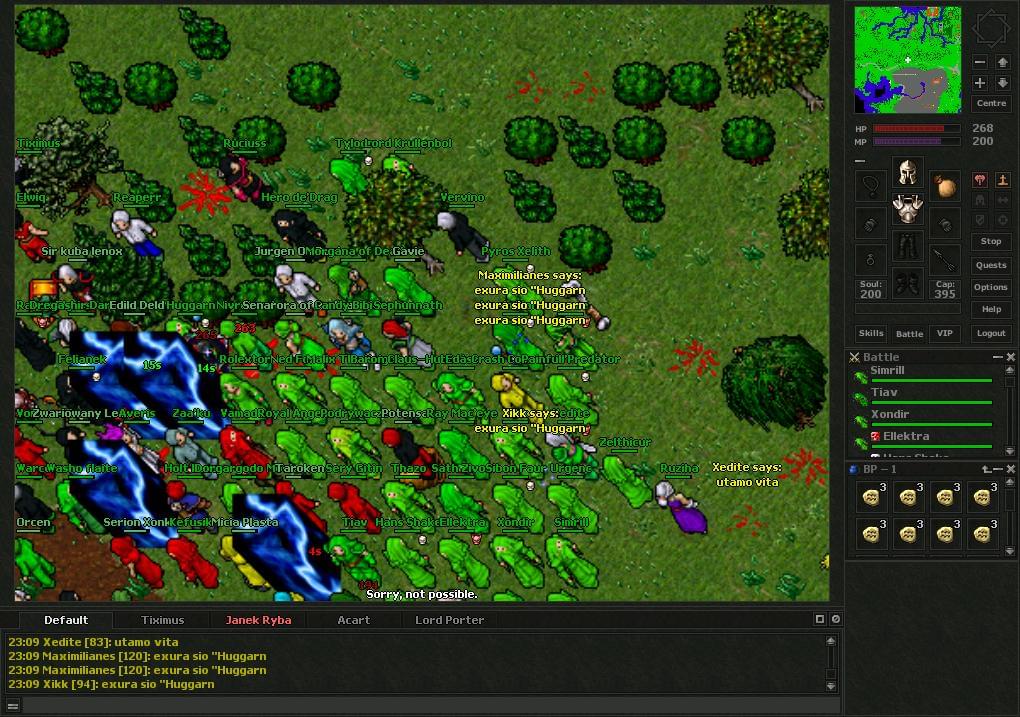Screen dimensions: 1020x717
Task: Click the Centre button under the minimap
Action: coord(990,104)
